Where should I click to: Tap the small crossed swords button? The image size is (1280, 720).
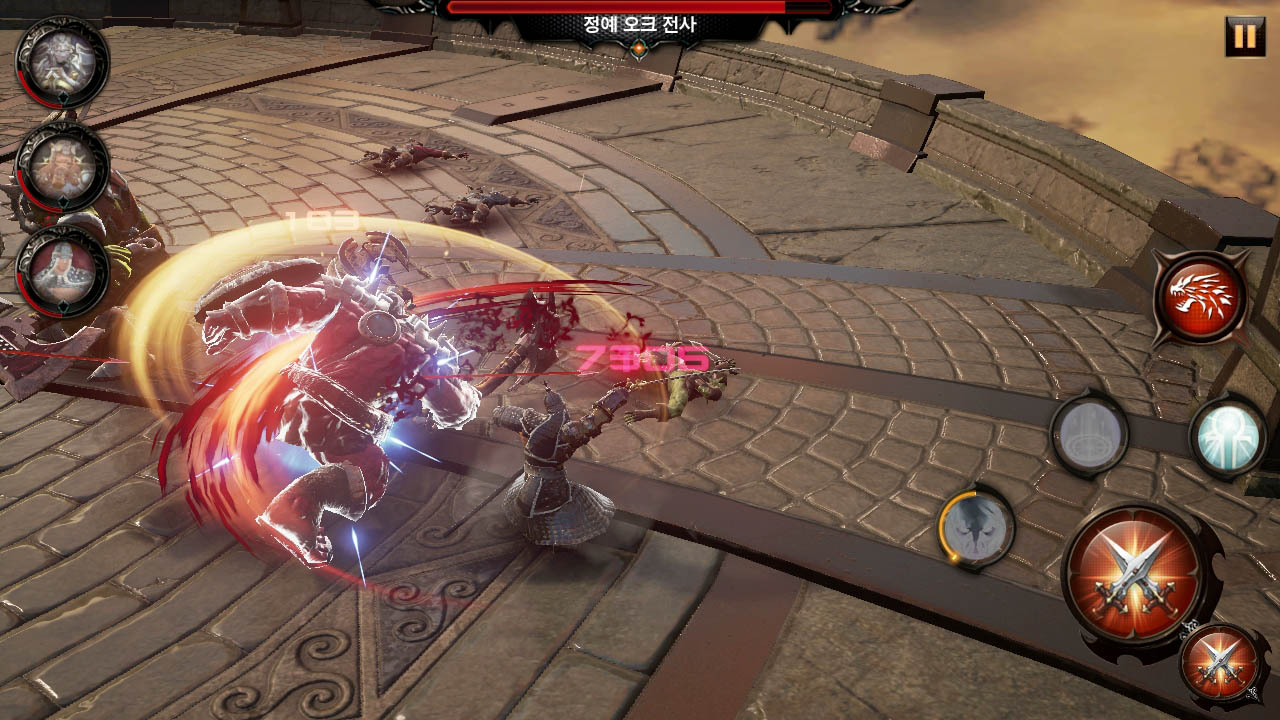point(1219,661)
